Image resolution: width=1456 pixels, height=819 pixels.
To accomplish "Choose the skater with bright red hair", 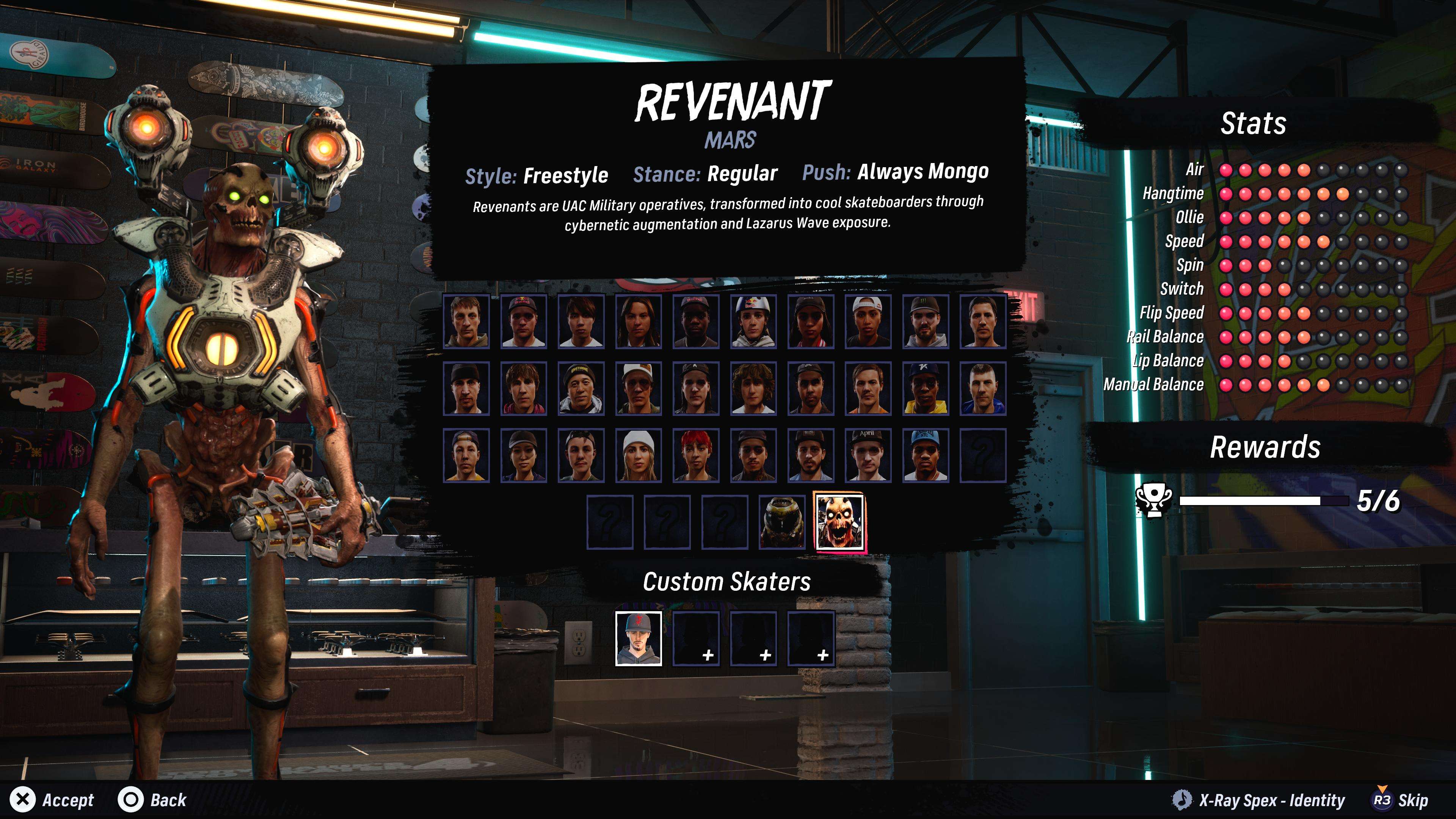I will (x=696, y=455).
